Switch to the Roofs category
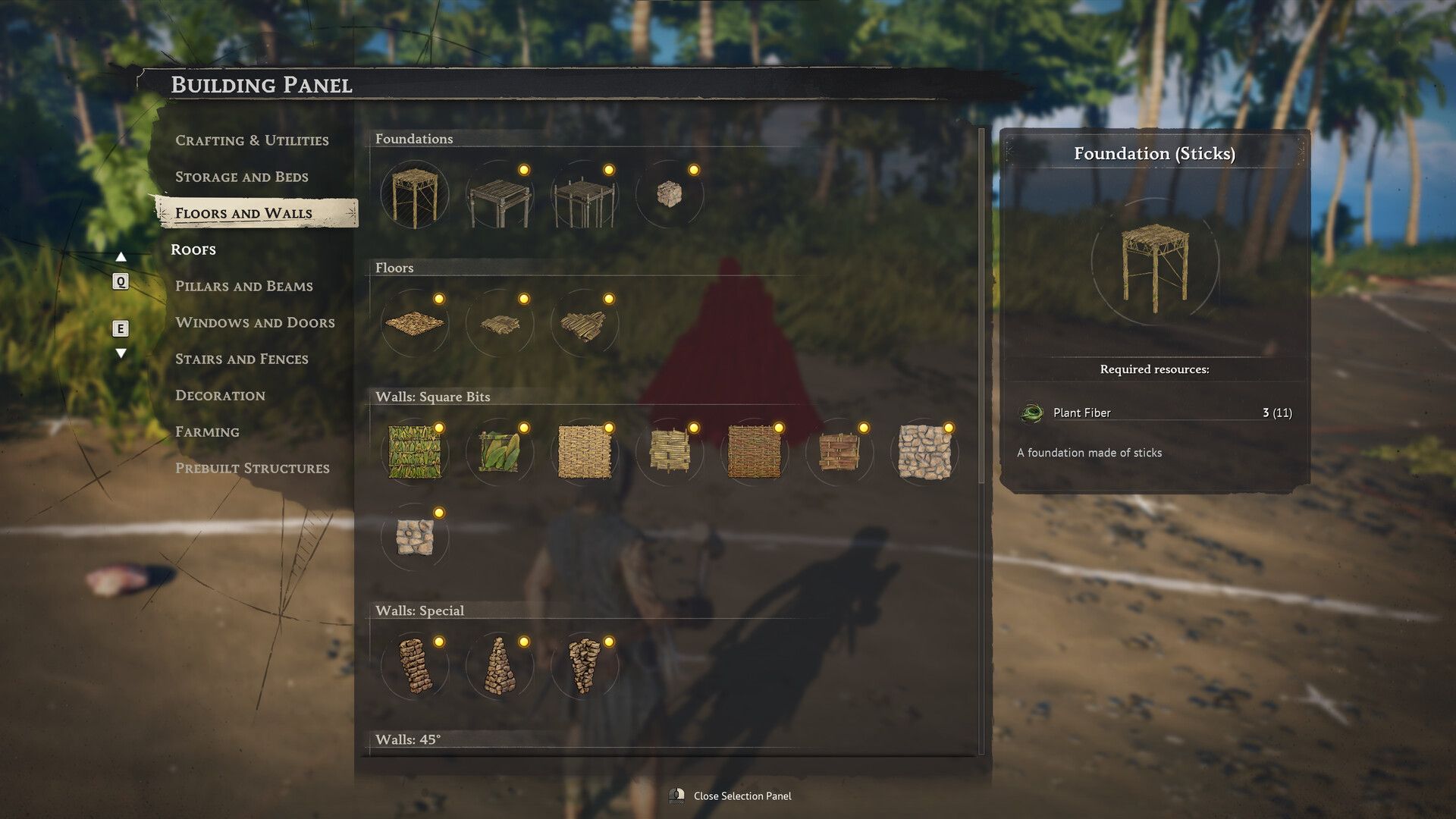 [195, 249]
